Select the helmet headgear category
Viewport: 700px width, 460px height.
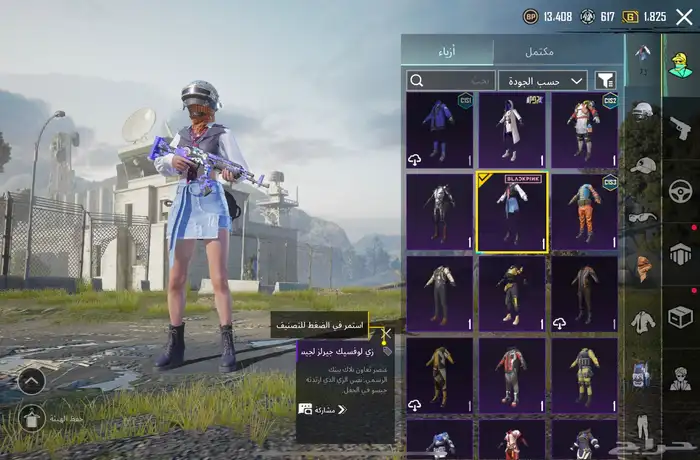tap(642, 110)
